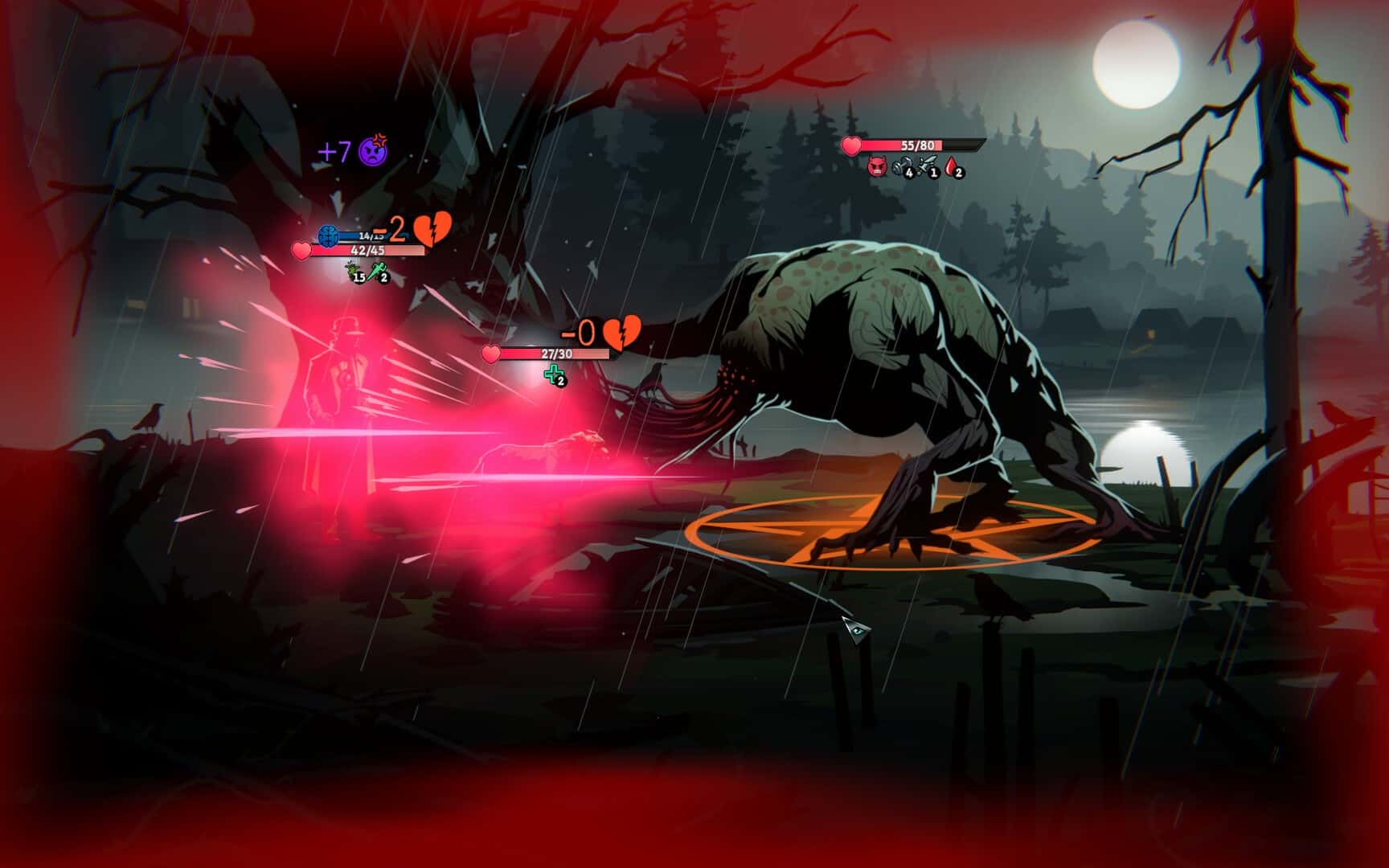The height and width of the screenshot is (868, 1389).
Task: Inspect the enemy's red blood drop status icon
Action: [x=953, y=167]
